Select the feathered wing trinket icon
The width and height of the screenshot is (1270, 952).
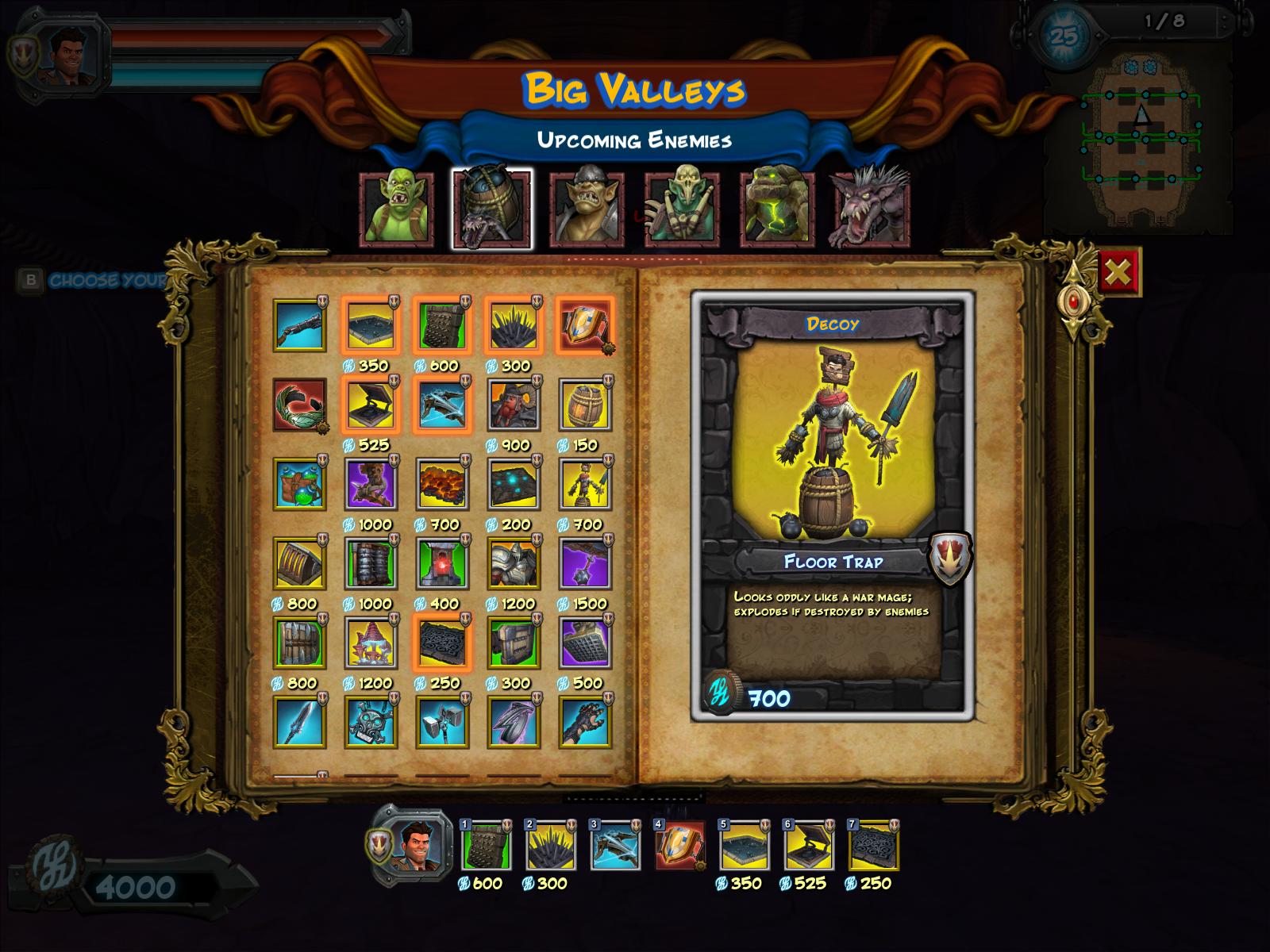(x=298, y=405)
